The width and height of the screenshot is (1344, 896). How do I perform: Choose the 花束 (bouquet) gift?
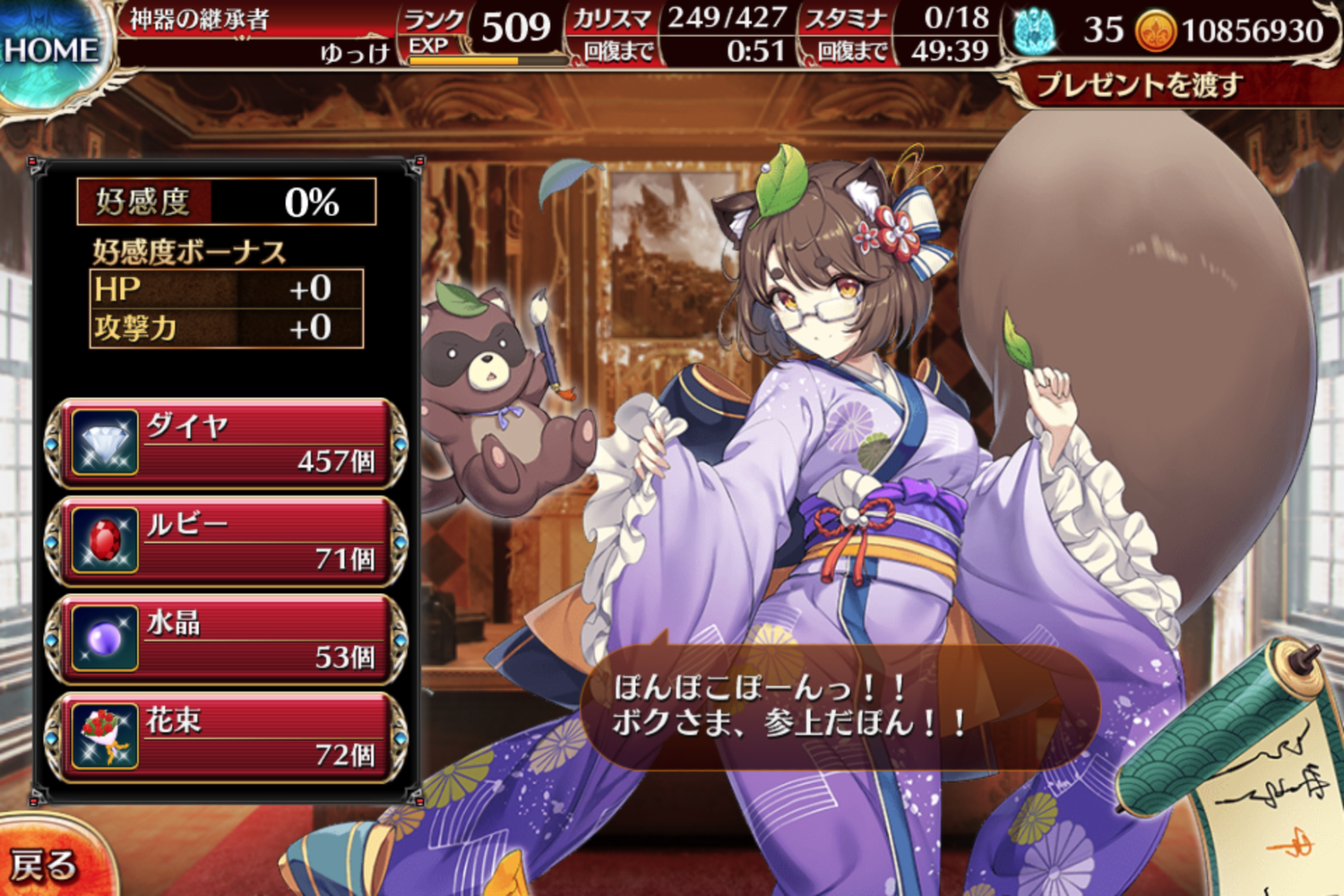[x=226, y=737]
